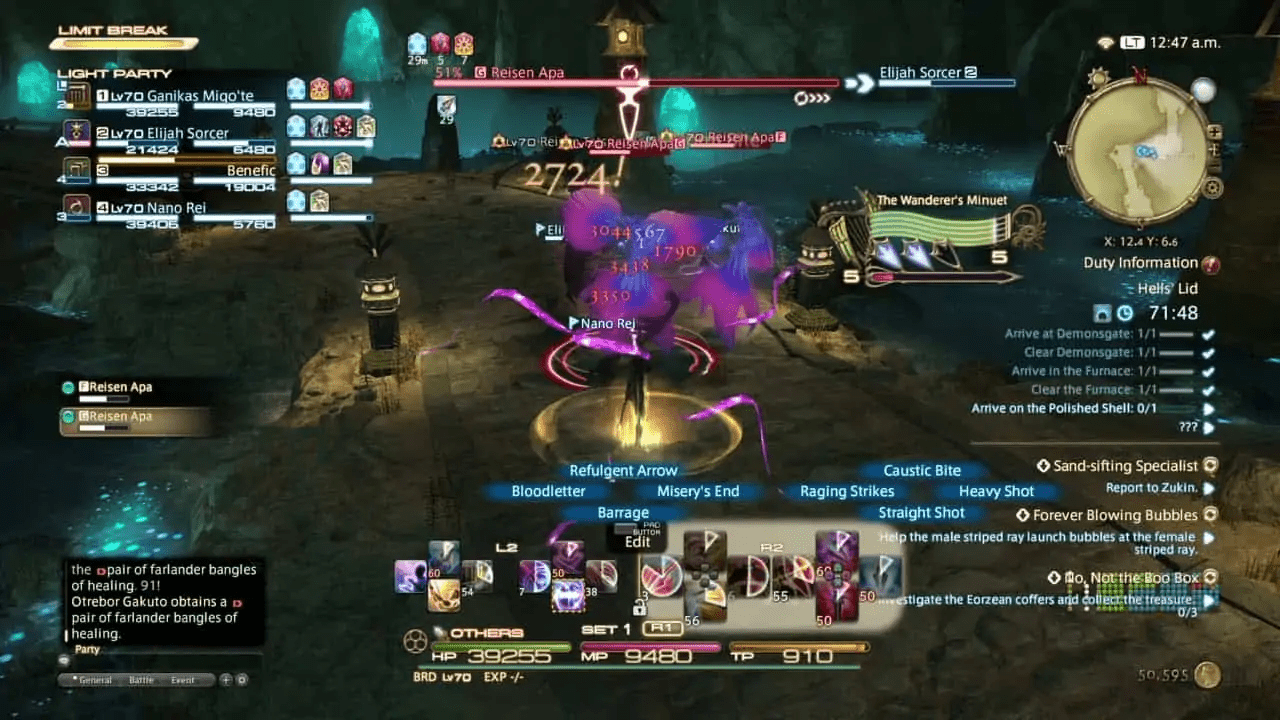The height and width of the screenshot is (720, 1280).
Task: Select the Caustic Bite action
Action: click(921, 470)
